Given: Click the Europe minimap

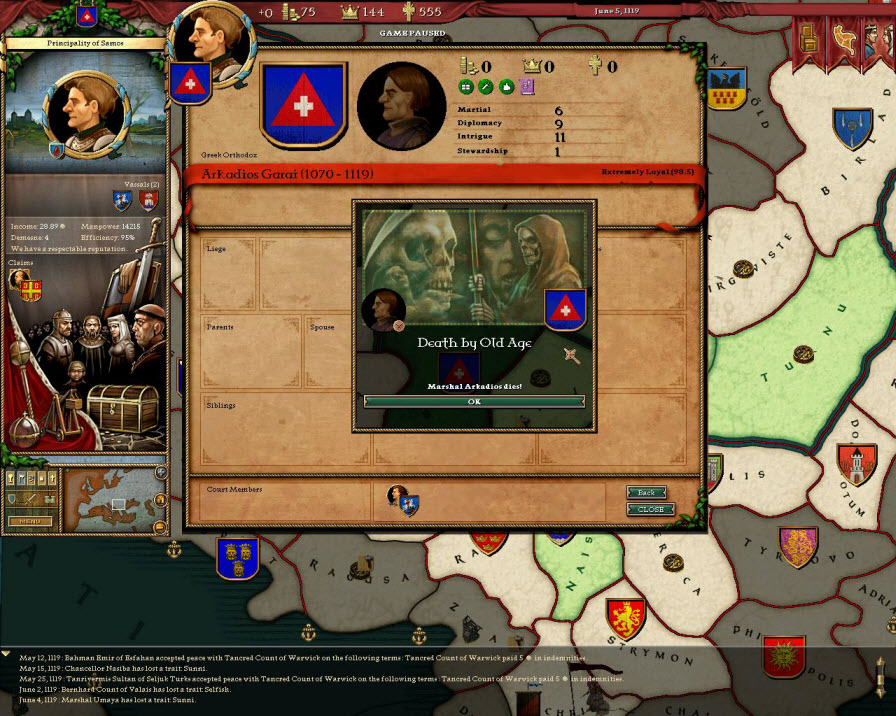Looking at the screenshot, I should coord(112,499).
